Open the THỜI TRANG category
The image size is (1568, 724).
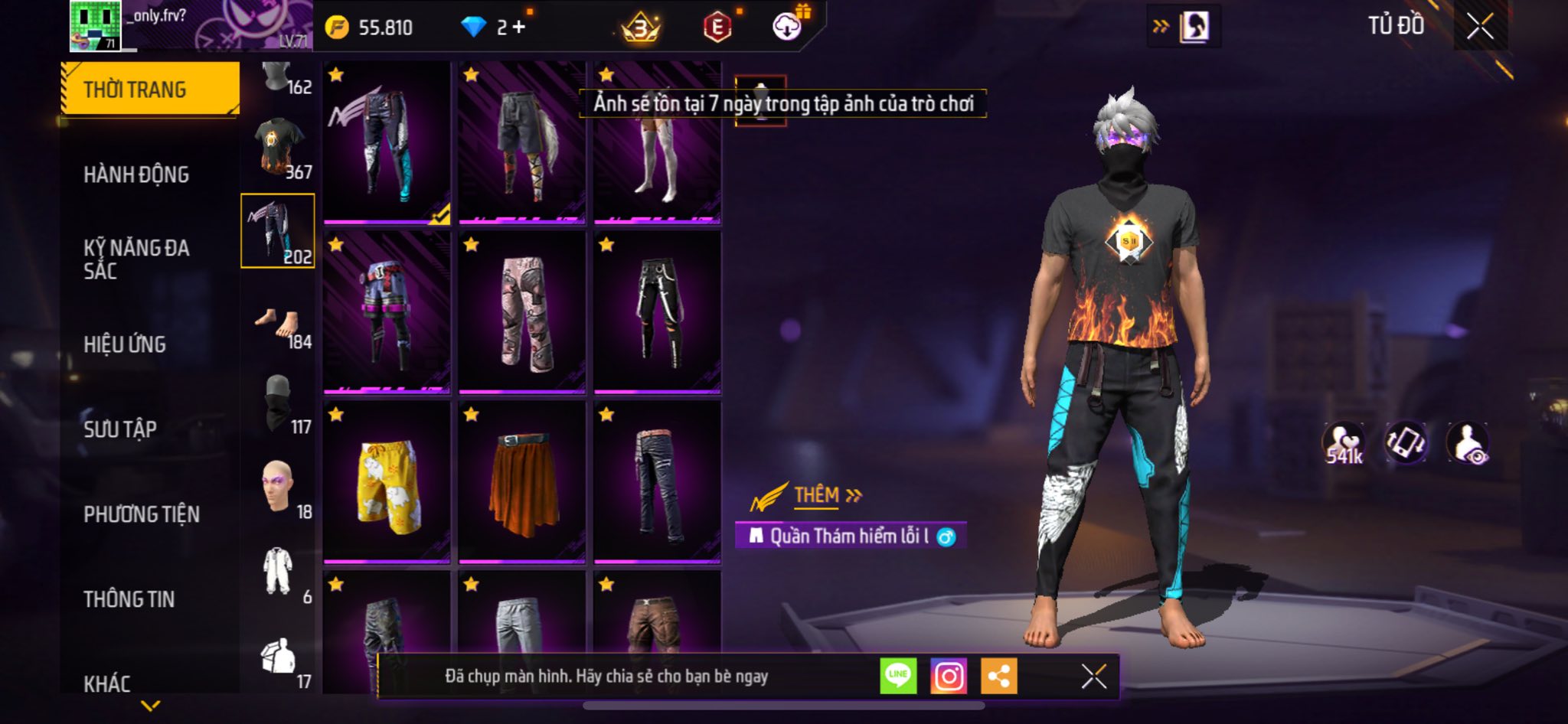pos(150,90)
